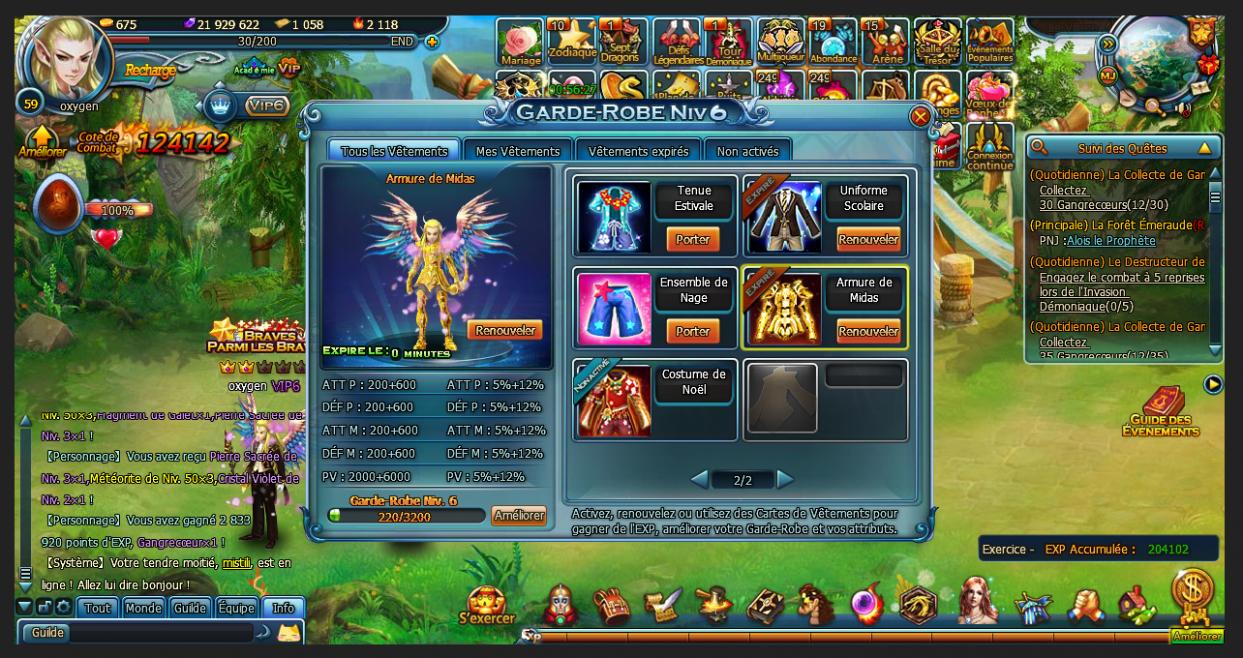Viewport: 1243px width, 658px height.
Task: Click the Aloïs le Prophète quest link
Action: click(x=1110, y=241)
